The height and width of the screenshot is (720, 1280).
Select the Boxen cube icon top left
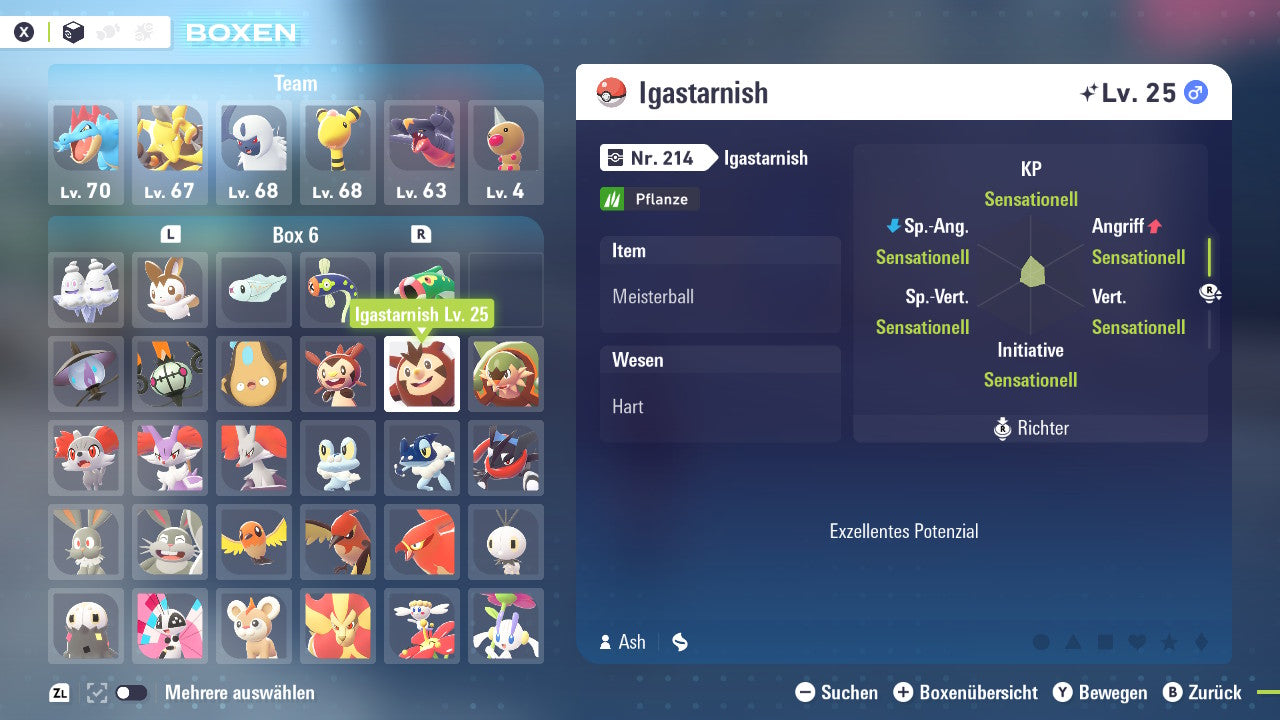pyautogui.click(x=72, y=31)
